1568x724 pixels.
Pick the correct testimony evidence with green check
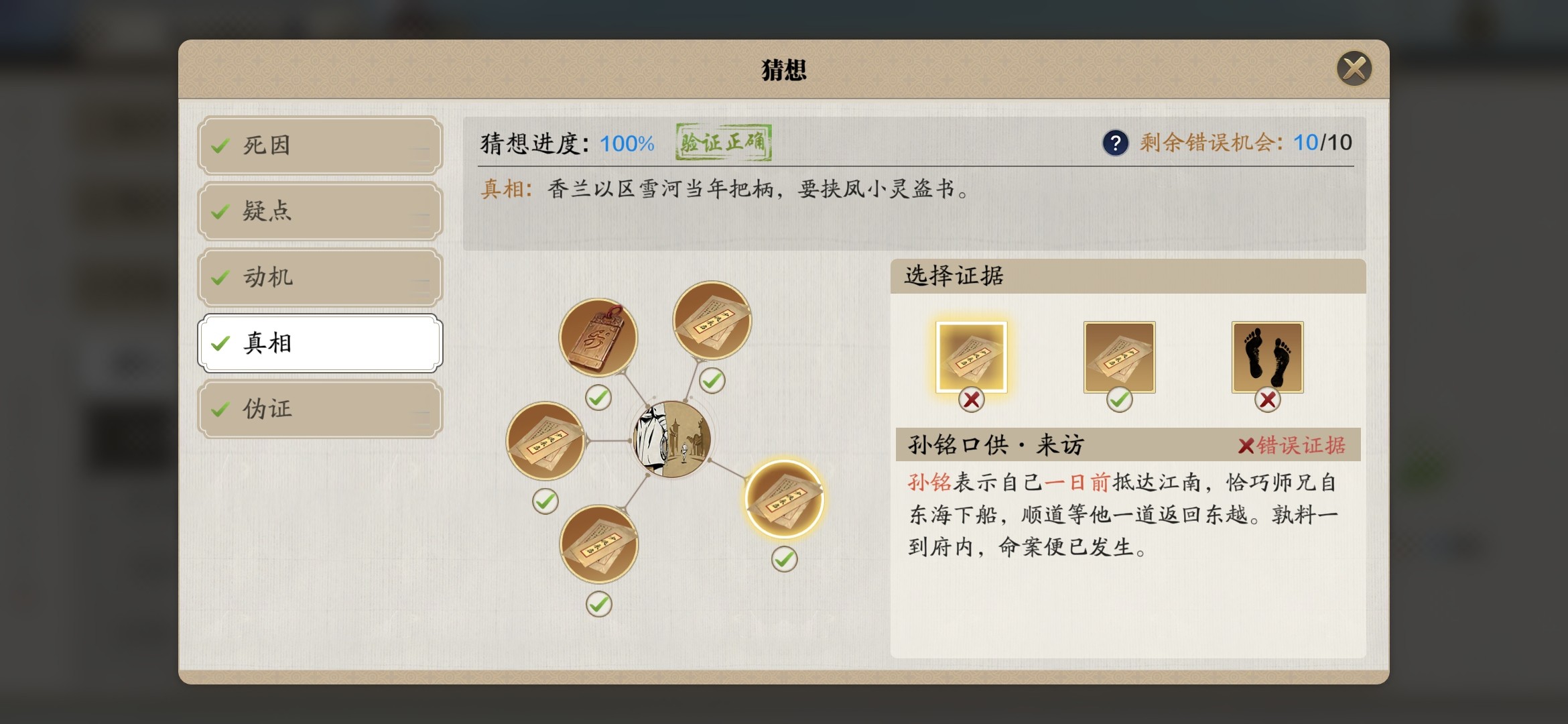coord(1119,357)
